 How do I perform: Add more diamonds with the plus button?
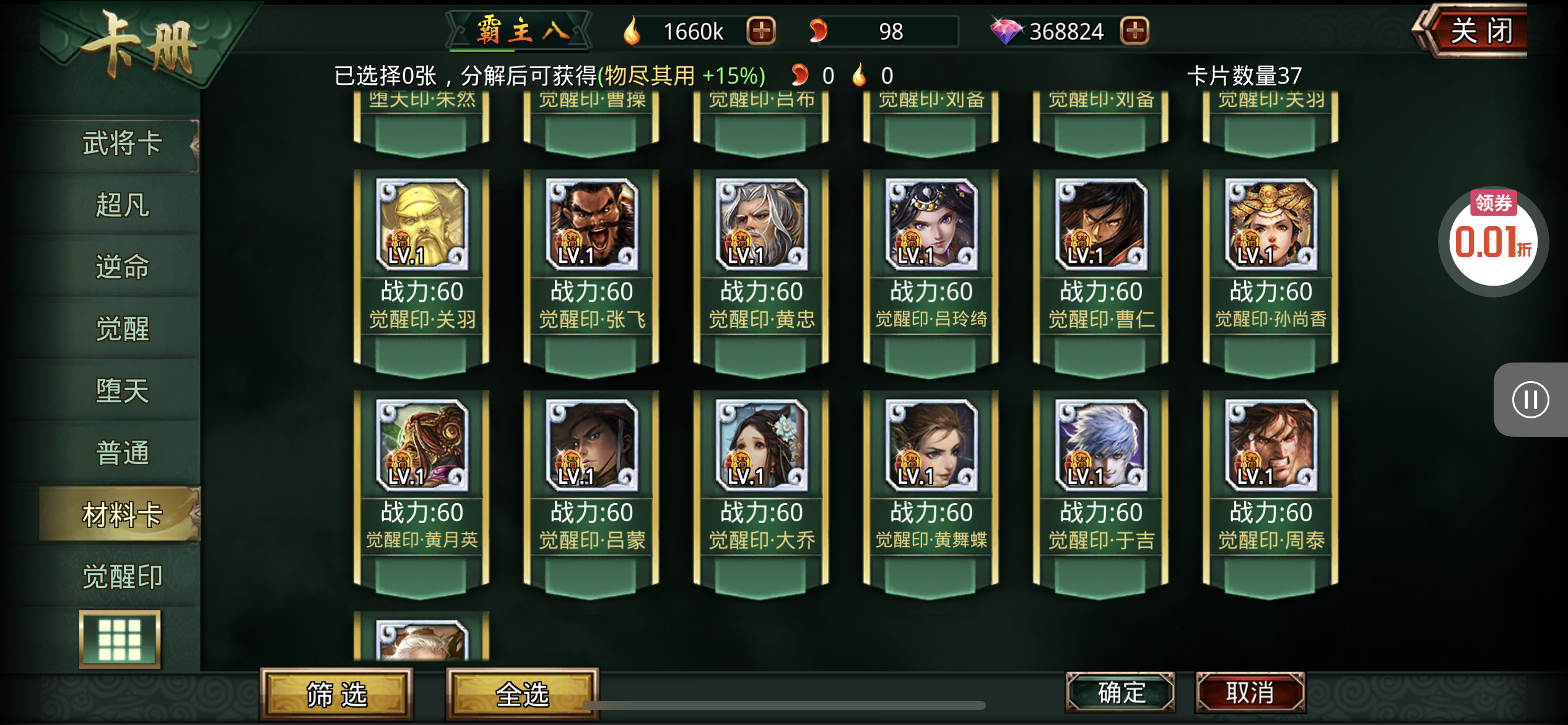tap(1135, 30)
